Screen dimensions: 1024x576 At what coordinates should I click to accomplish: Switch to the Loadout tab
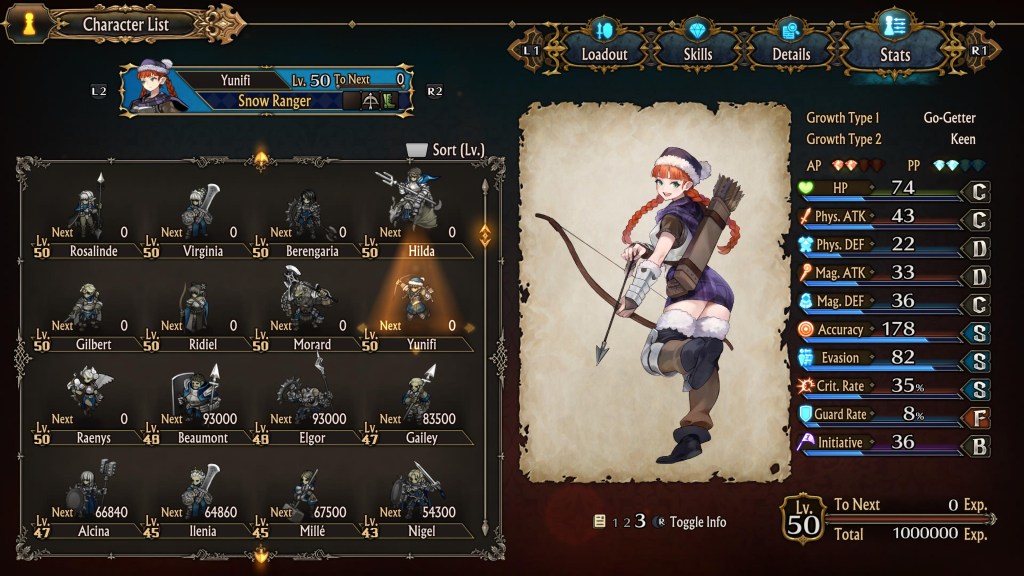point(603,45)
